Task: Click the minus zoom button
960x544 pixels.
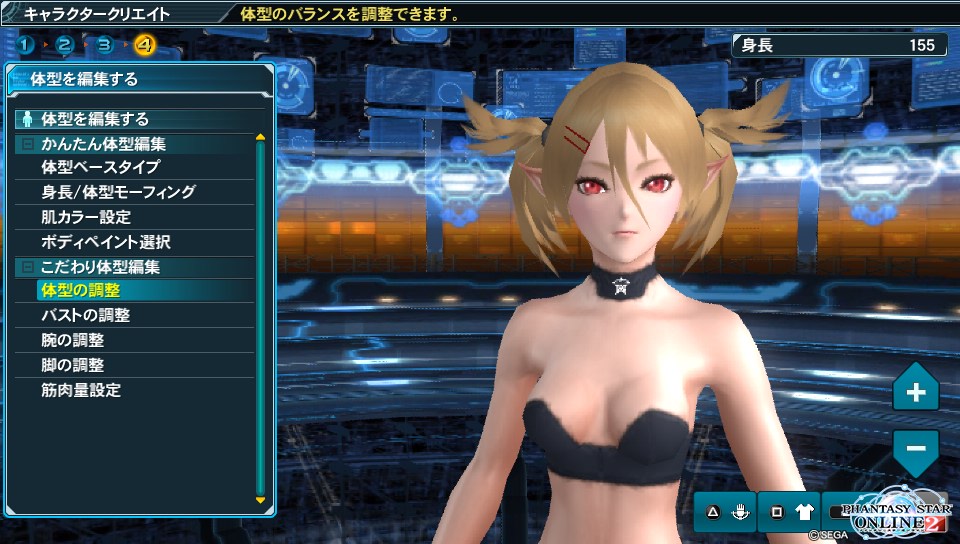Action: pyautogui.click(x=915, y=446)
